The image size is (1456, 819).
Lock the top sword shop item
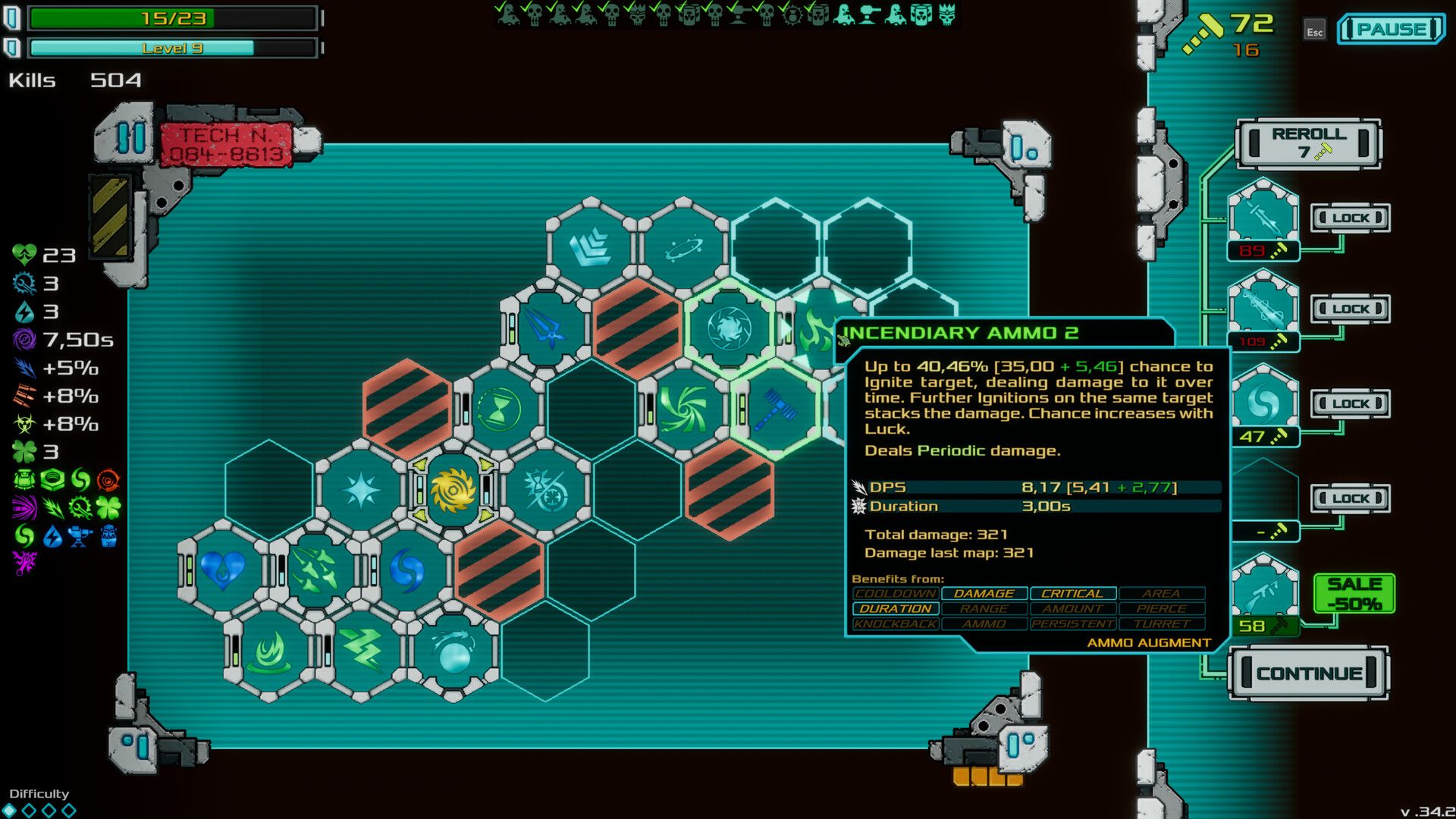[x=1350, y=218]
